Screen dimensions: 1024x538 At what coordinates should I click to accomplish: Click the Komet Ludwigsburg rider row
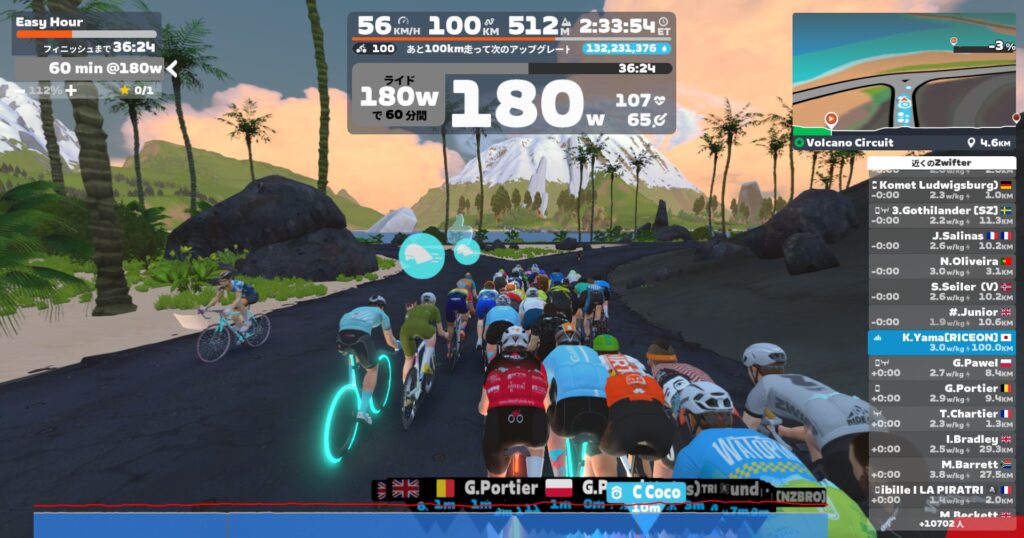click(941, 190)
